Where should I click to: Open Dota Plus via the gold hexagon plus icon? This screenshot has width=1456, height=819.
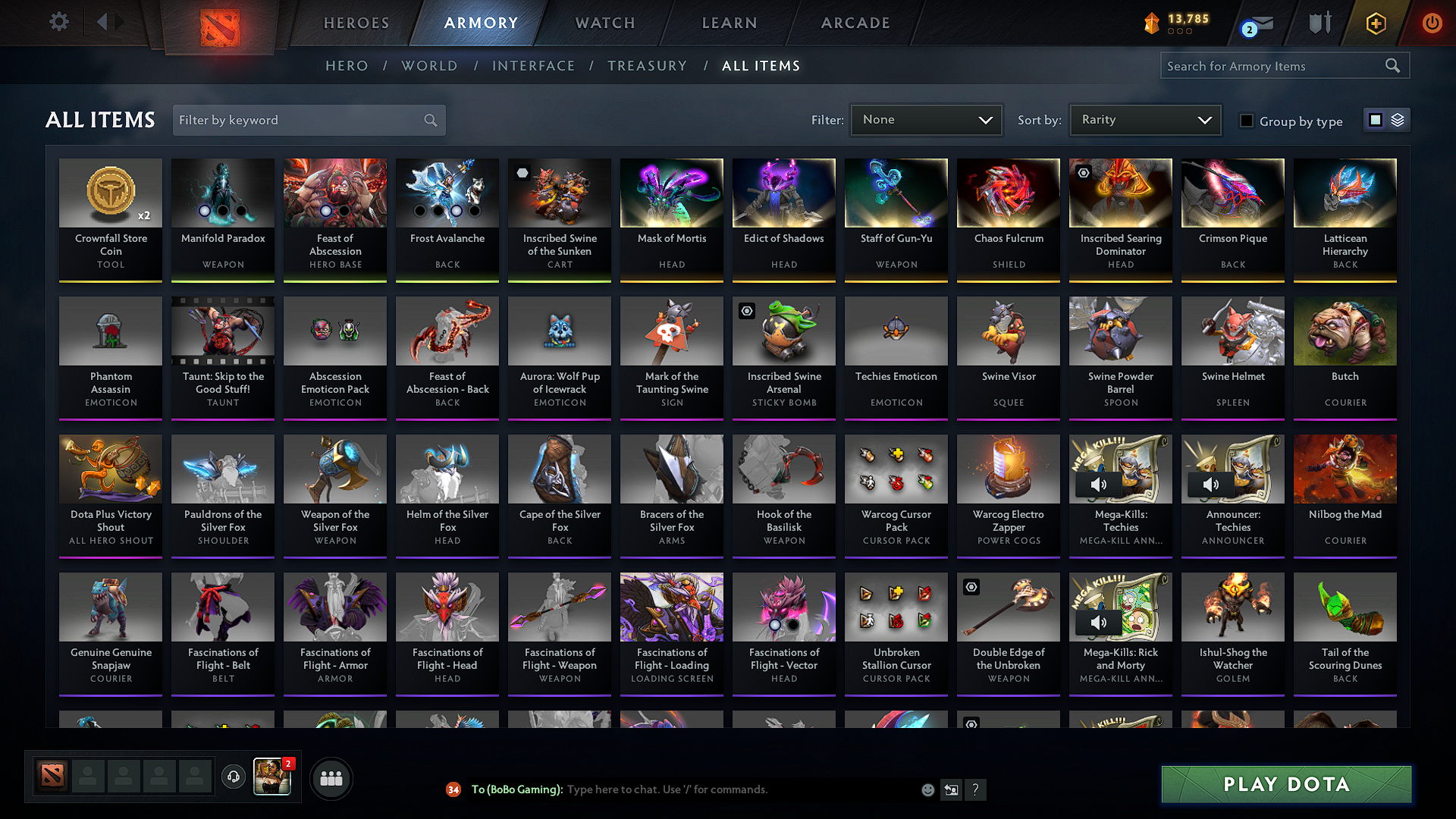click(x=1375, y=23)
